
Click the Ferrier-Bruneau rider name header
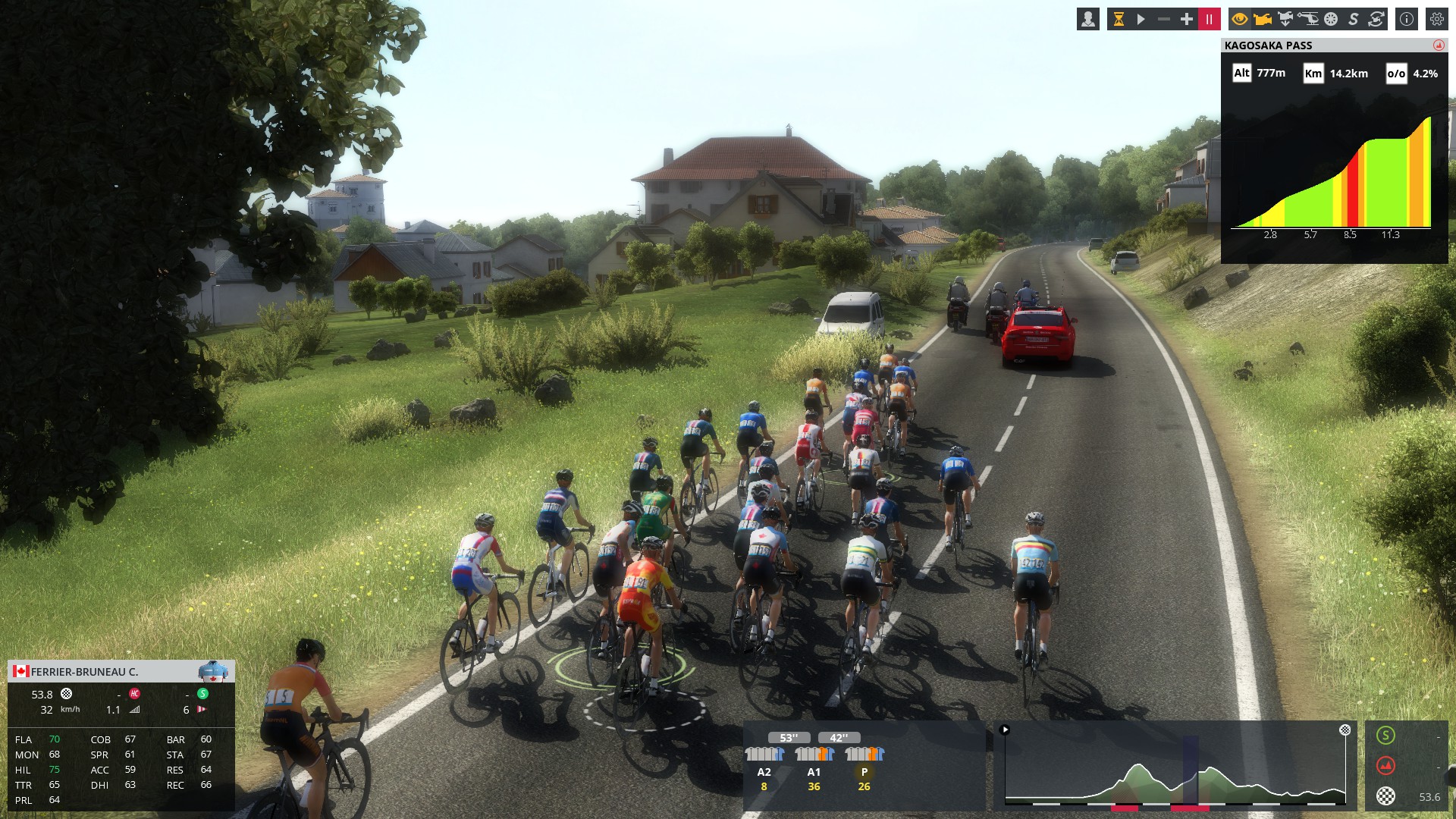[85, 672]
